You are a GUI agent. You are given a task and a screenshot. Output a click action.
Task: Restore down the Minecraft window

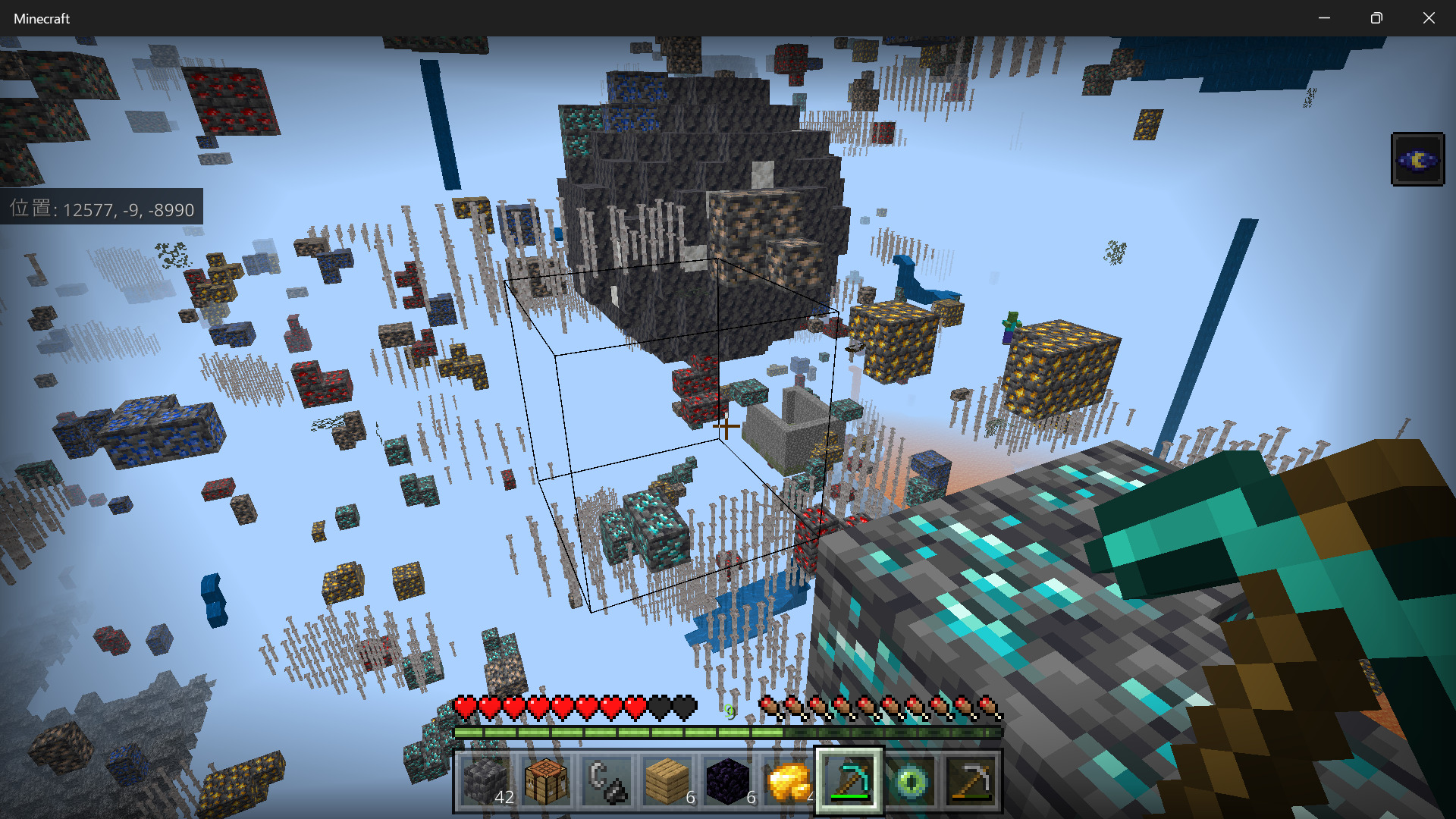(1376, 18)
